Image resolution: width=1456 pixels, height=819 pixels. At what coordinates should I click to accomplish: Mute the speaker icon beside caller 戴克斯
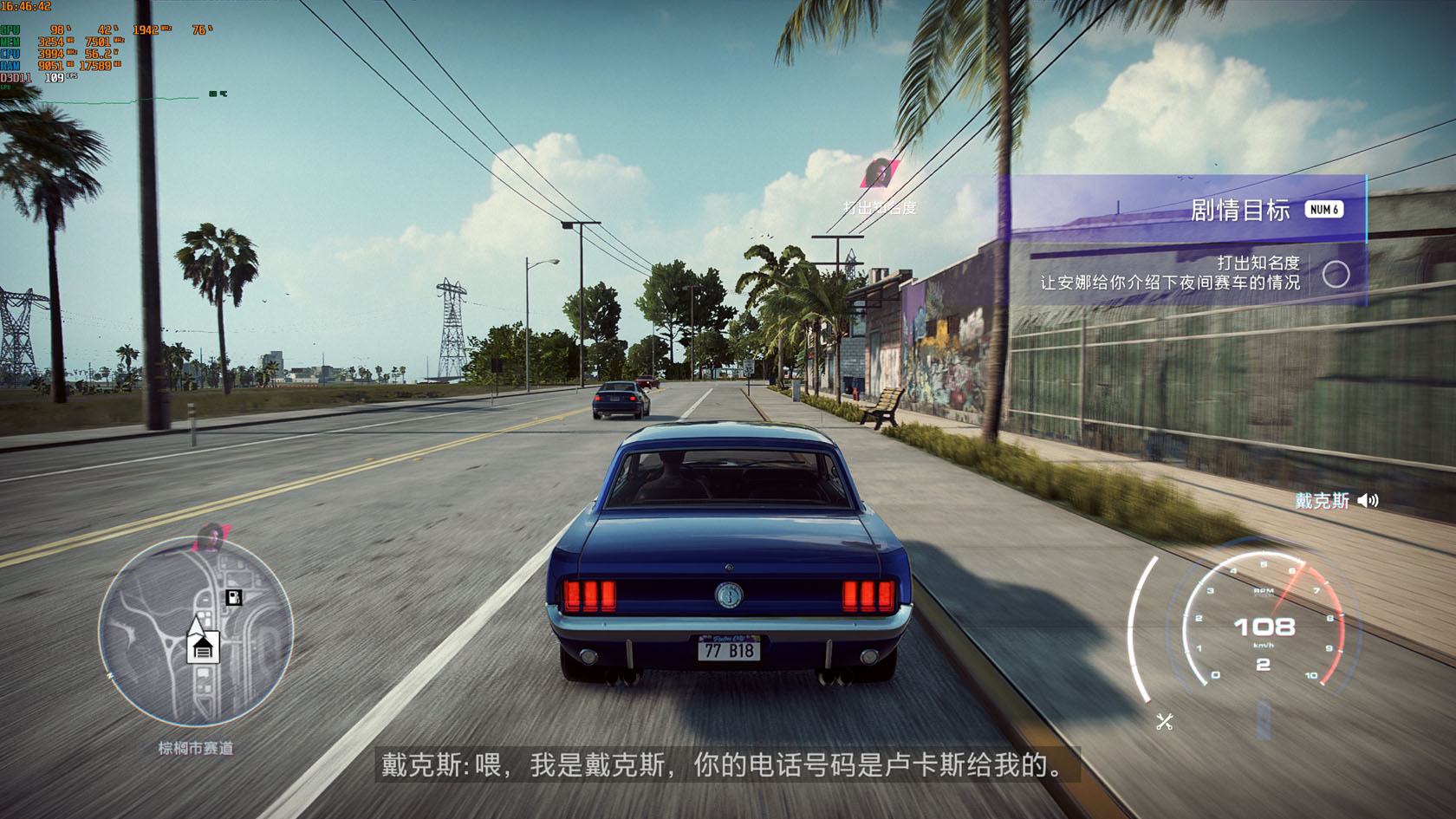[x=1369, y=501]
